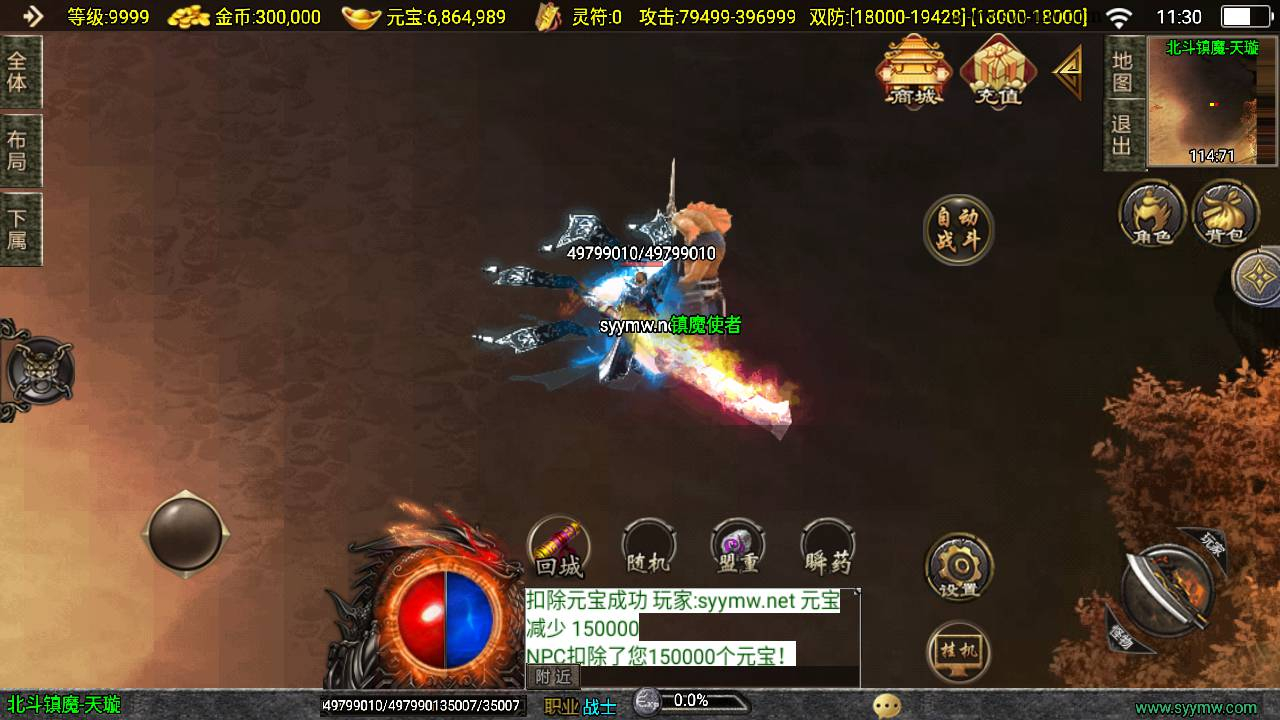The height and width of the screenshot is (720, 1280).
Task: Use the 回城 return-to-town scroll
Action: (559, 548)
